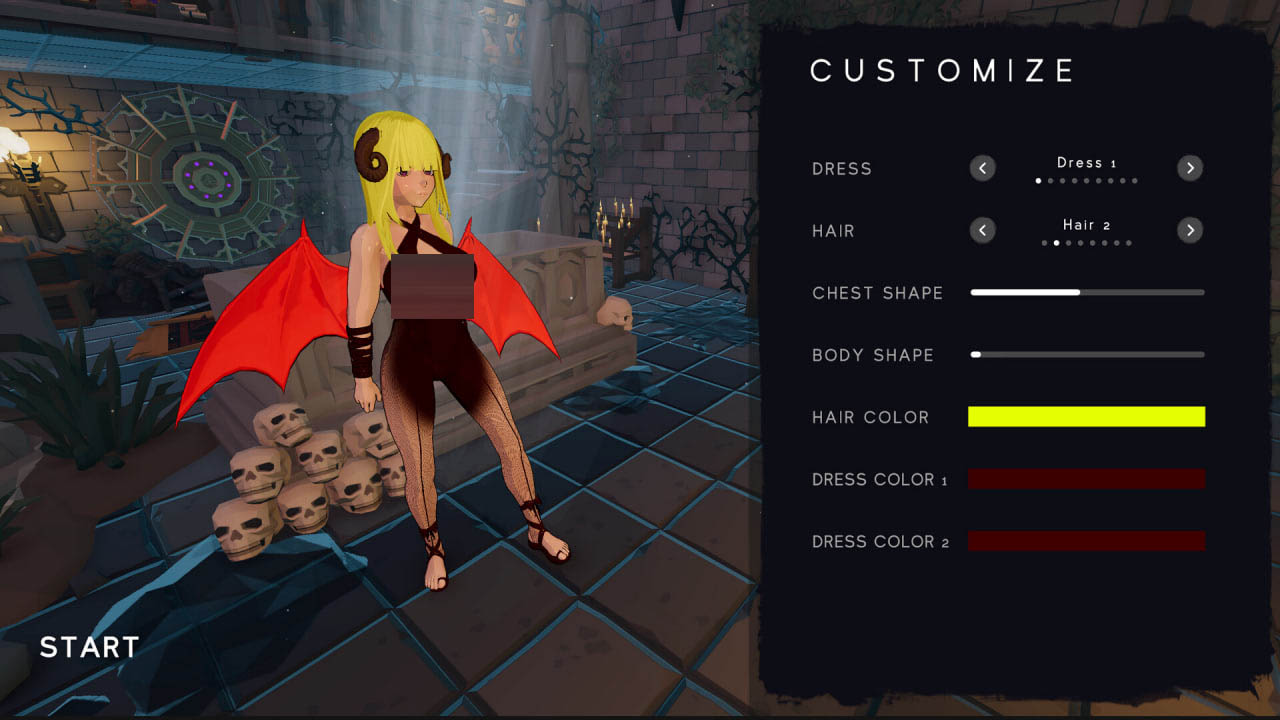The width and height of the screenshot is (1280, 720).
Task: Open the Dress Color 1 swatch
Action: 1086,479
